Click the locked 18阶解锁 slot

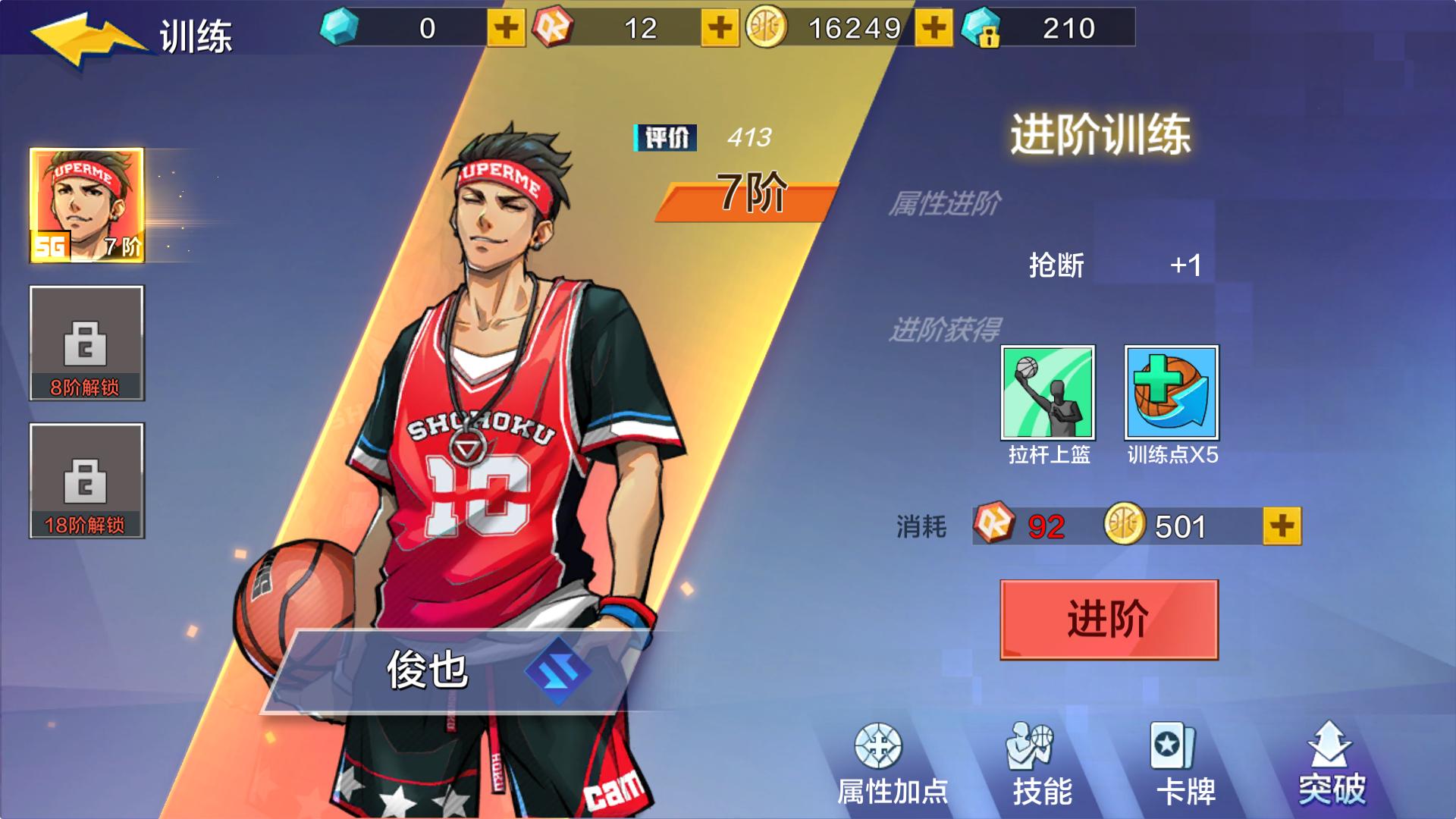tap(86, 483)
